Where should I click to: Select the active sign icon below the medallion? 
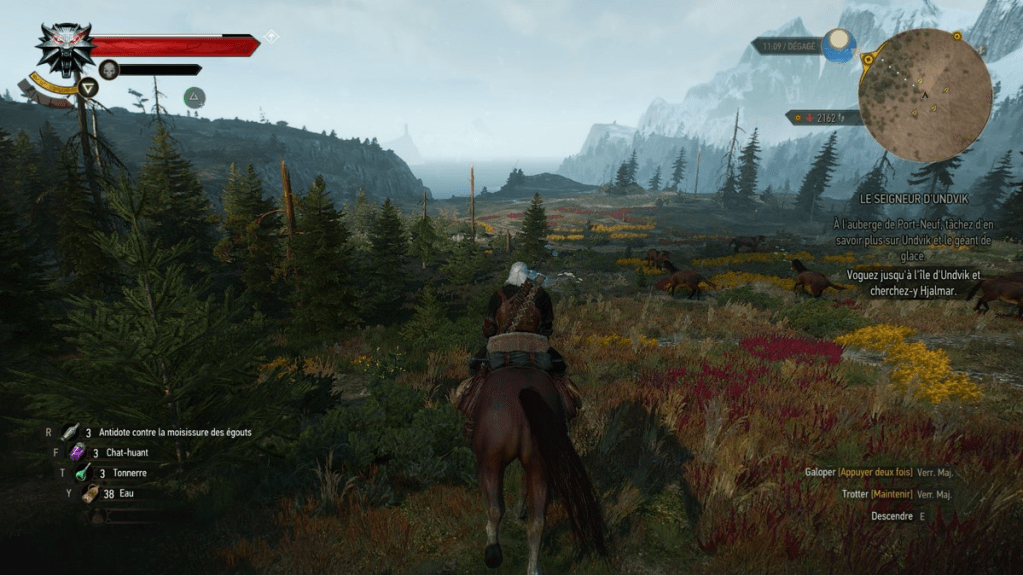[89, 87]
